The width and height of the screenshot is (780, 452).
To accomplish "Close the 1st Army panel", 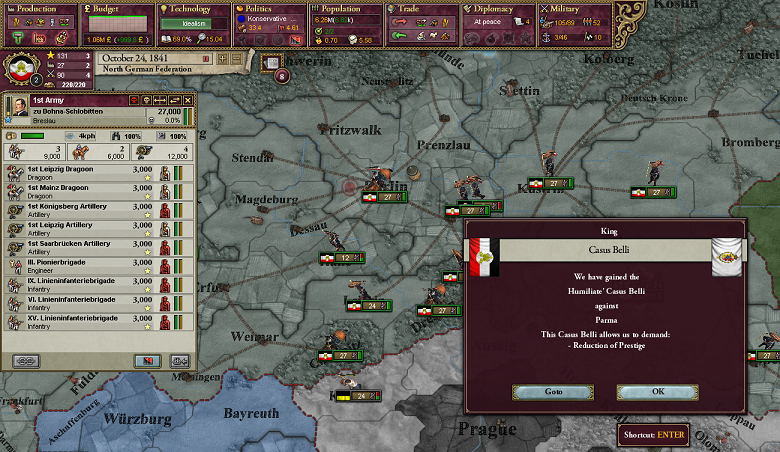I will click(x=187, y=100).
